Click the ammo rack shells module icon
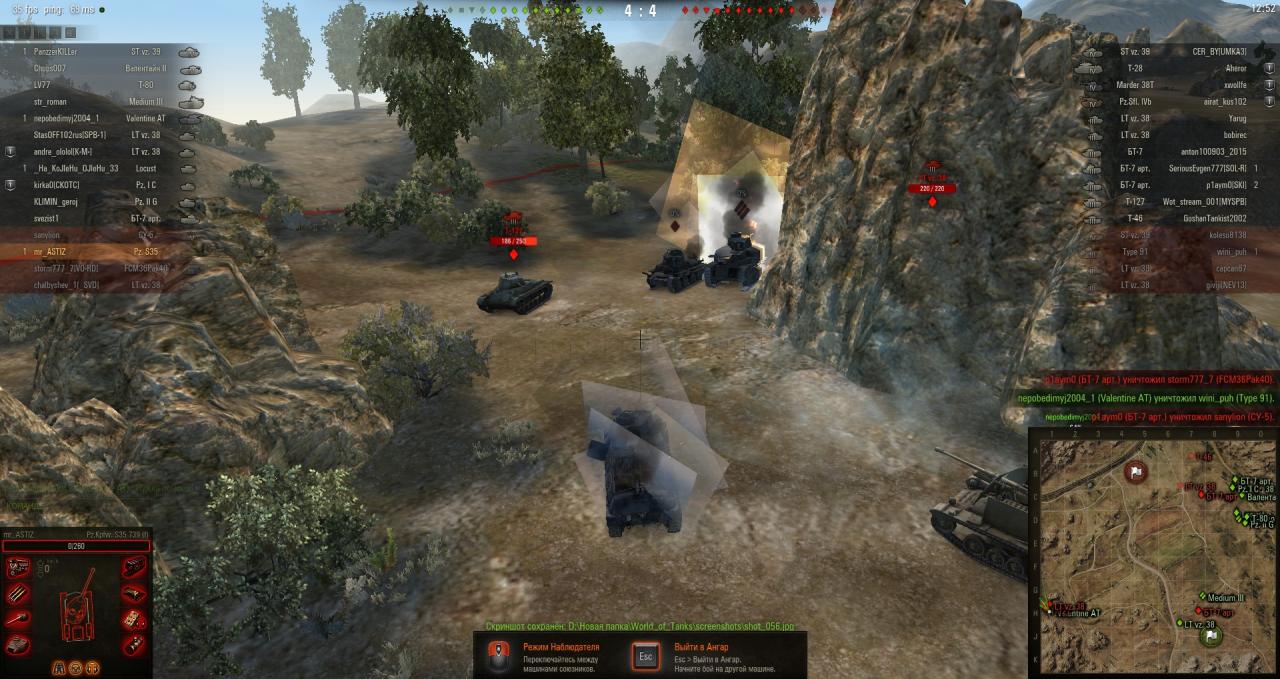1280x679 pixels. 18,594
